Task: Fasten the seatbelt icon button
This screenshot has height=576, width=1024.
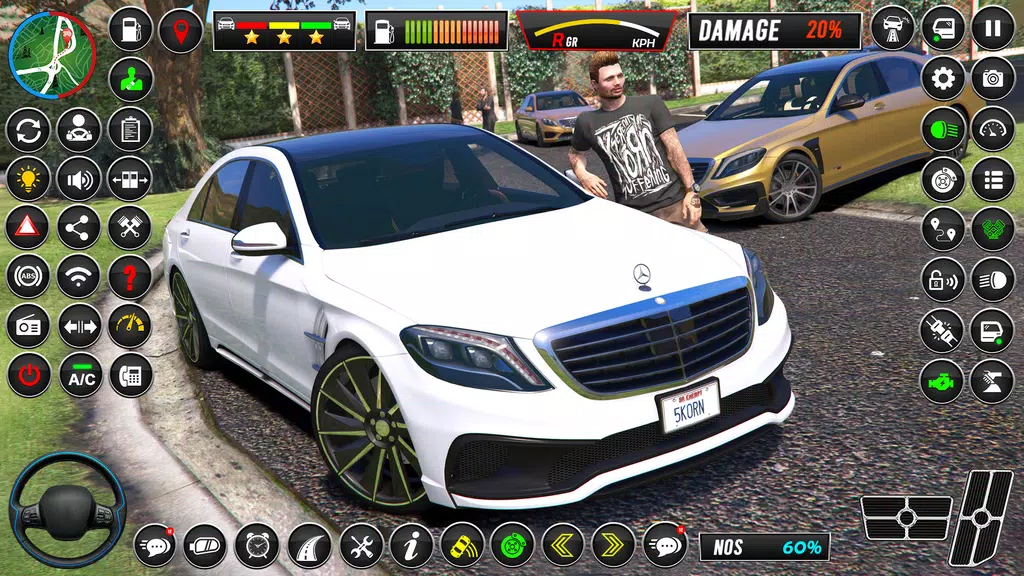Action: pyautogui.click(x=942, y=330)
